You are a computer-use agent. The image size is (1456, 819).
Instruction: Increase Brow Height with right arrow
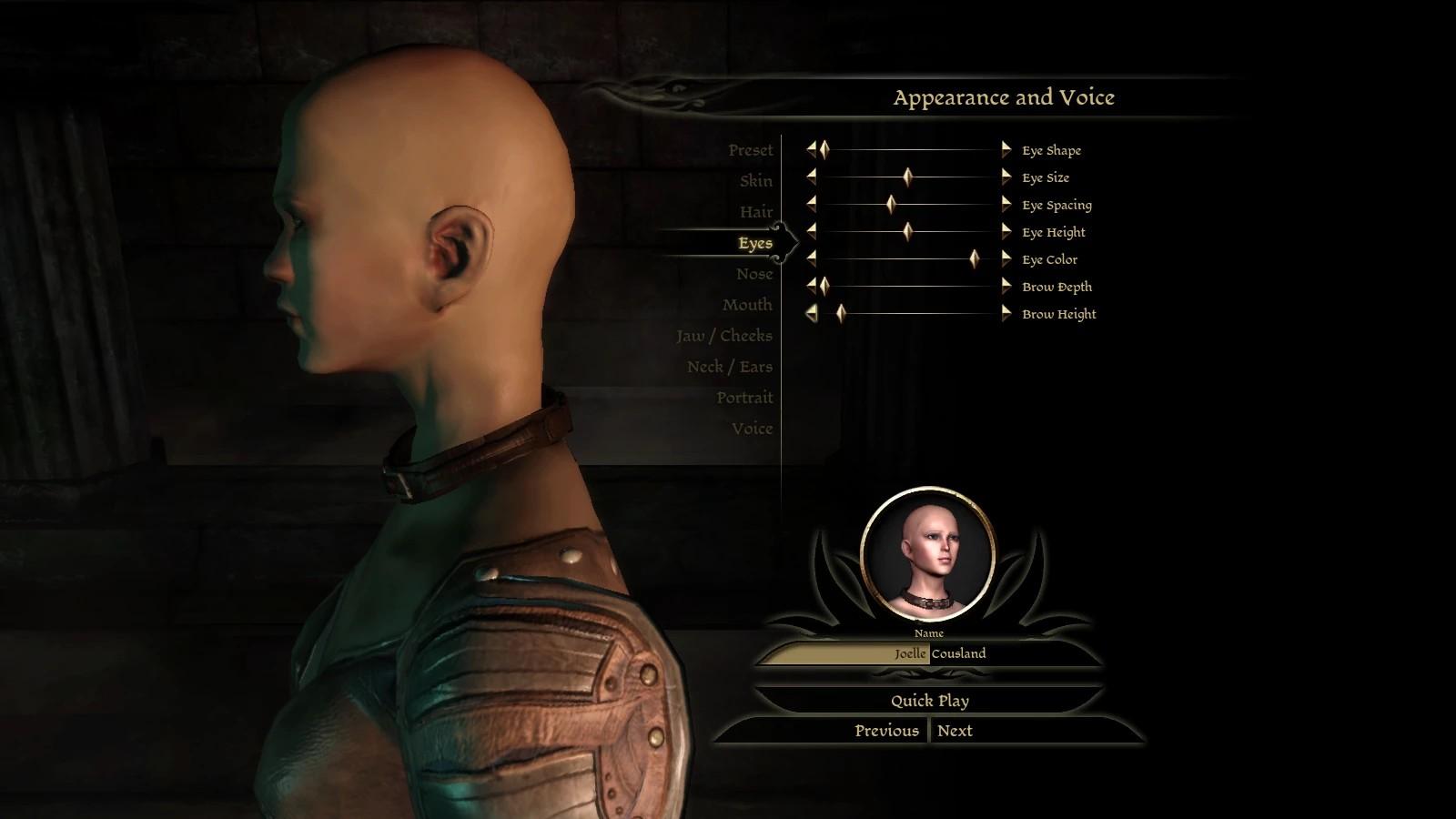click(x=1006, y=314)
